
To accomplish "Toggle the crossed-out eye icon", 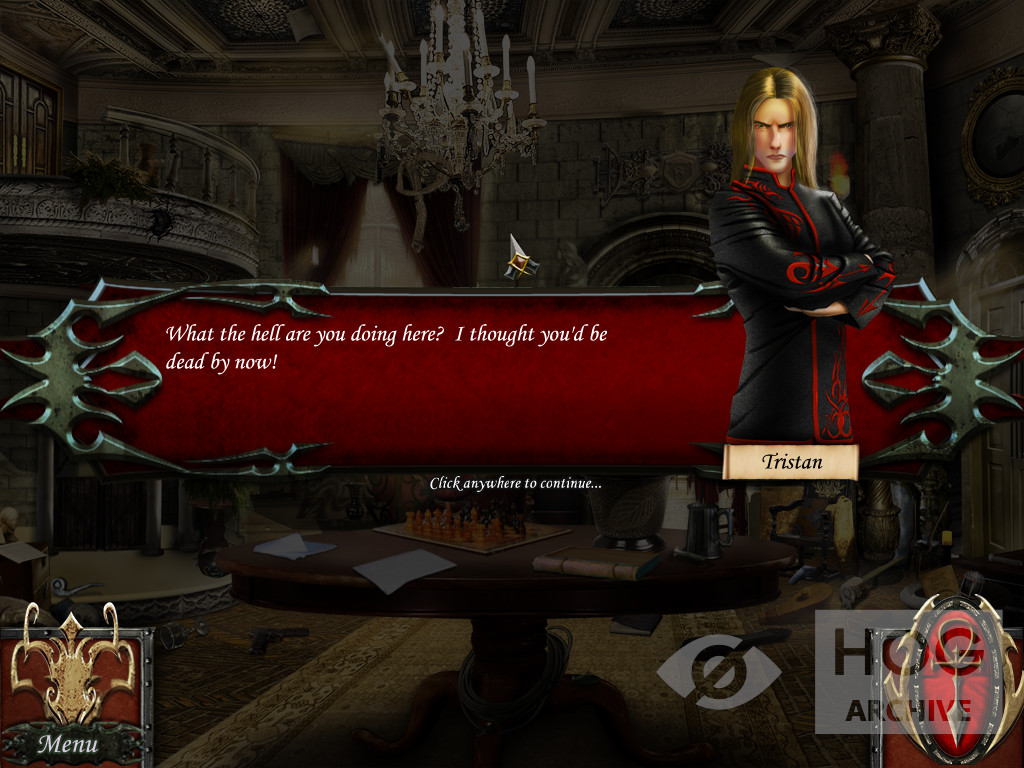I will coord(718,671).
